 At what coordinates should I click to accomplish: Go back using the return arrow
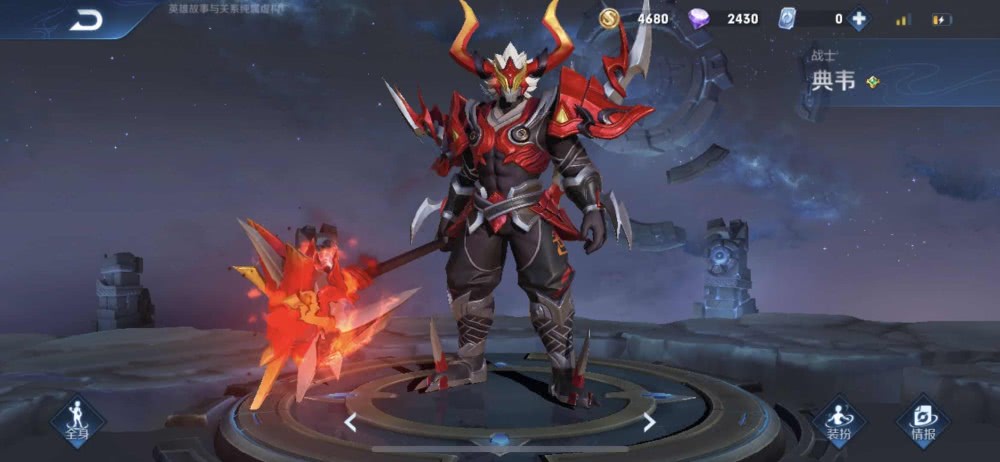(x=86, y=20)
